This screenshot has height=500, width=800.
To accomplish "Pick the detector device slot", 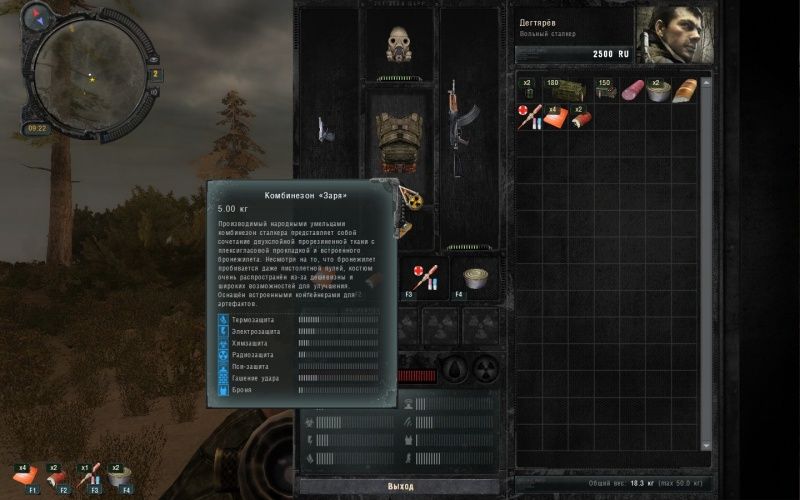I will (407, 200).
